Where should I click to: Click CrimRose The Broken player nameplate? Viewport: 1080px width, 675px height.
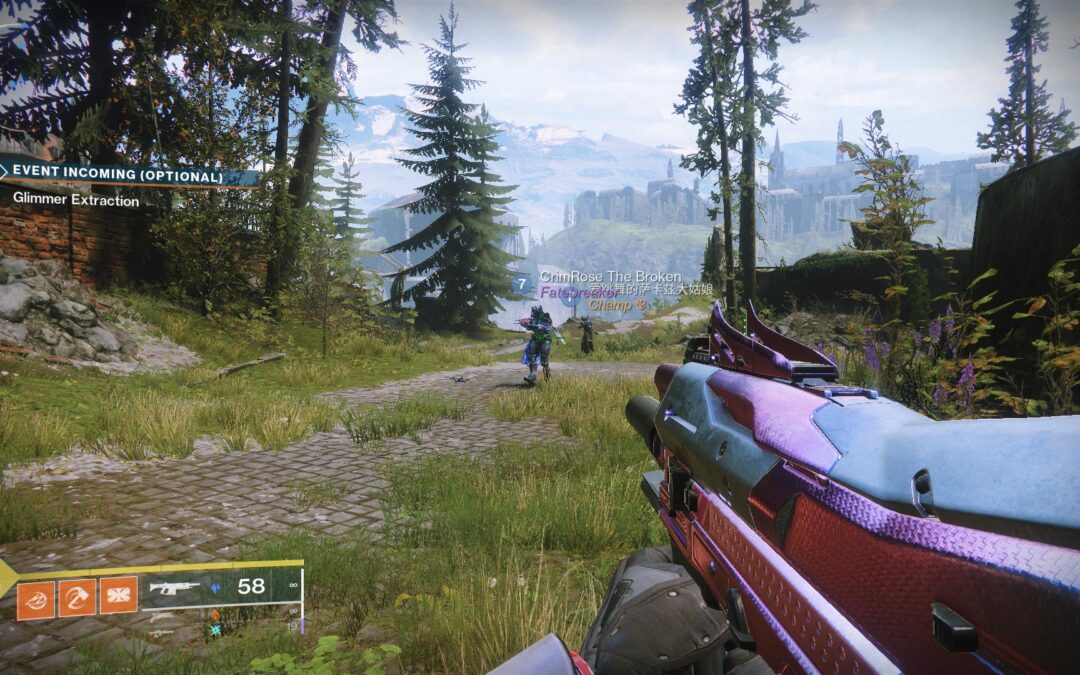coord(610,276)
